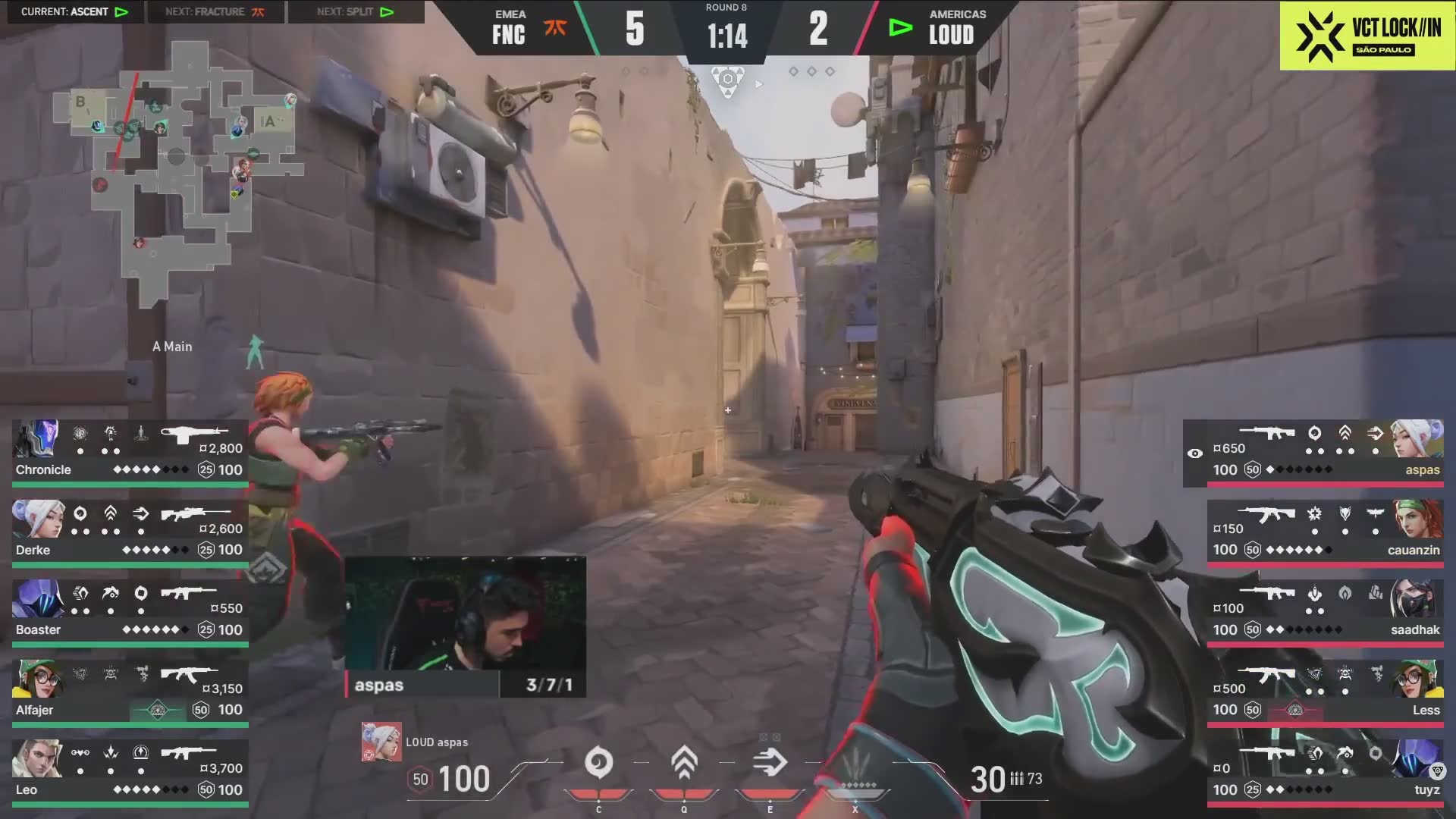The image size is (1456, 819).
Task: Select the Current: Ascent map tab
Action: pos(74,11)
